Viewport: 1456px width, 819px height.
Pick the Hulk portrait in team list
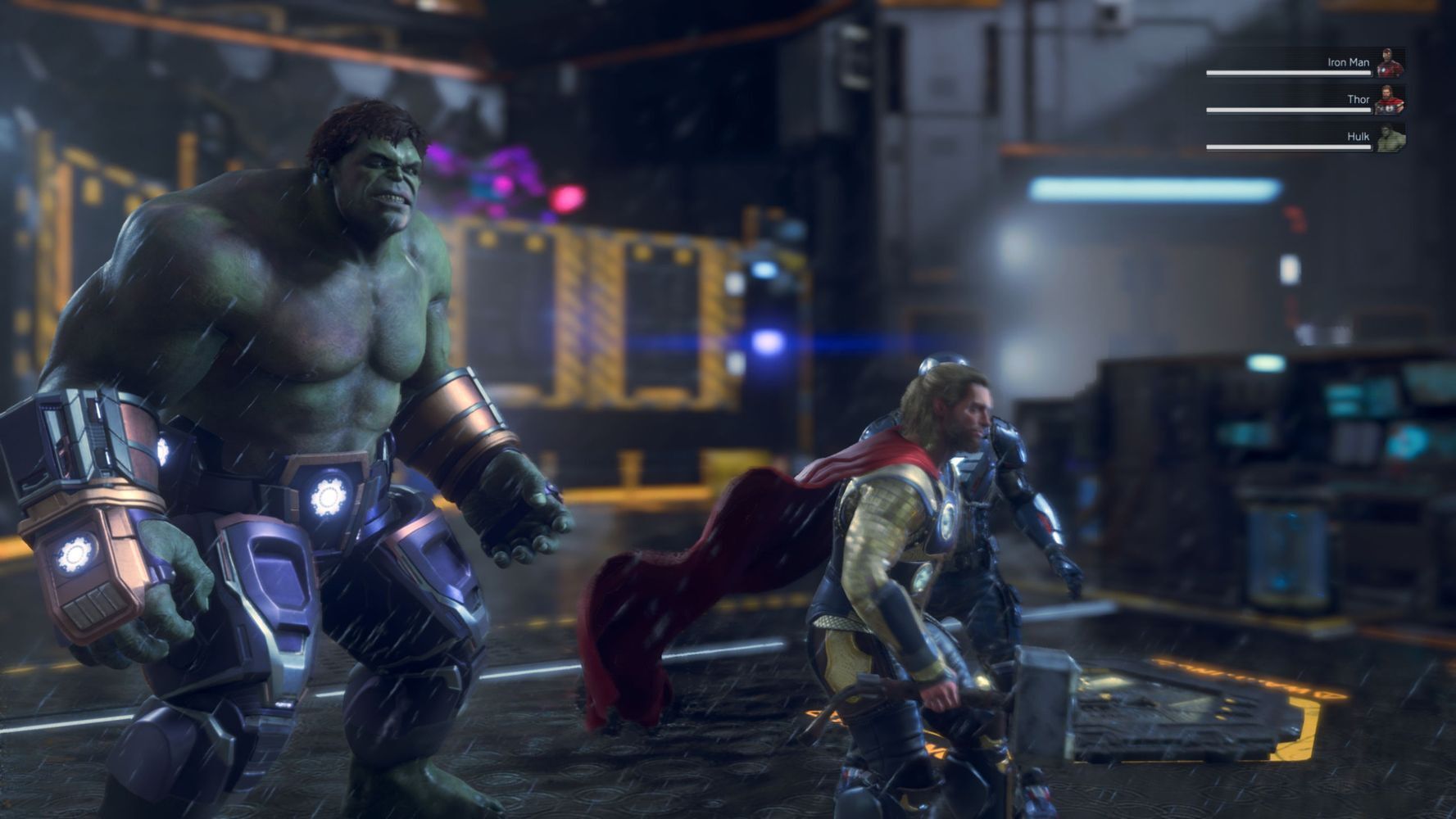(1390, 138)
